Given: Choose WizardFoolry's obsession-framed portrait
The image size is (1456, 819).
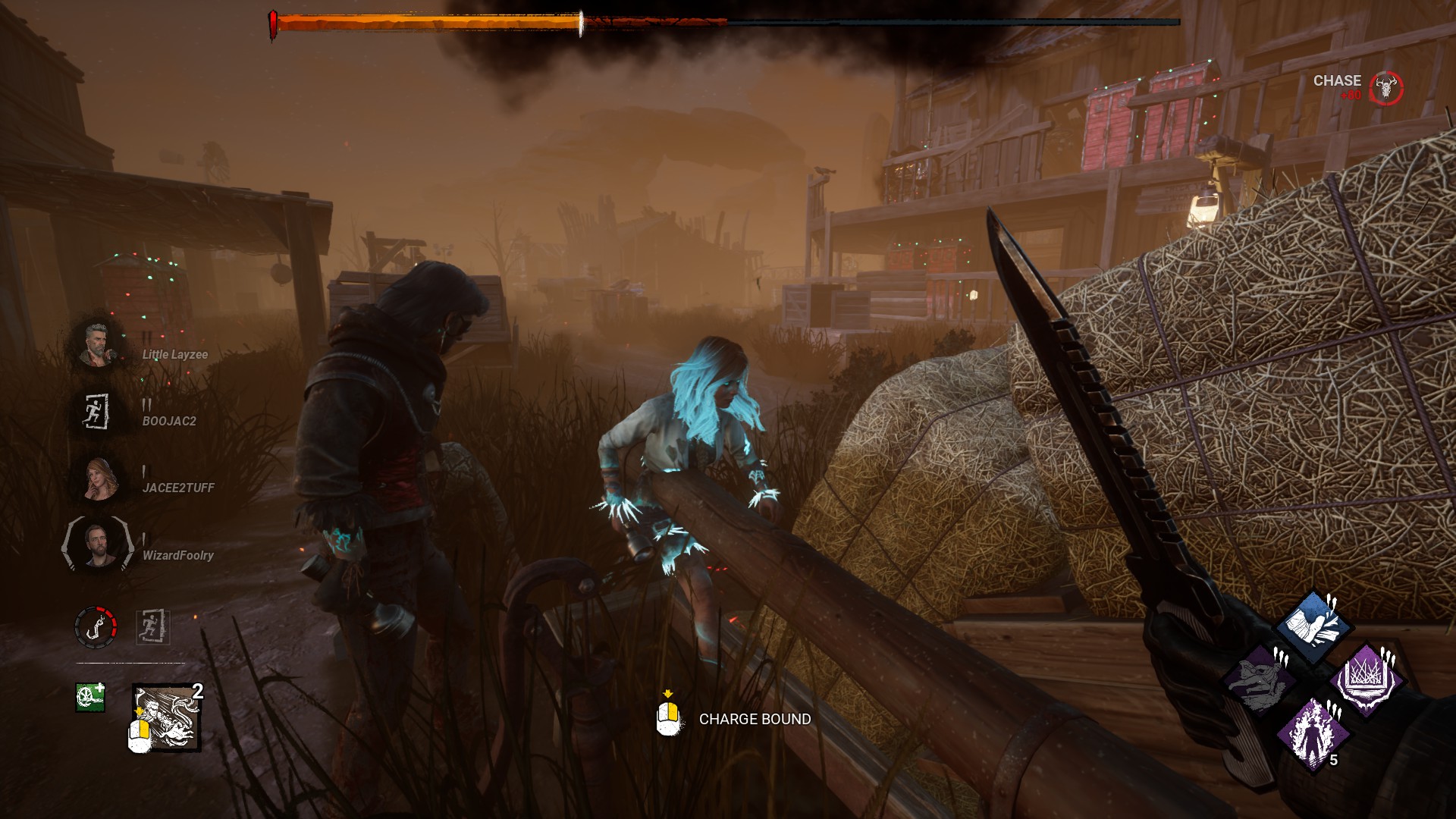Looking at the screenshot, I should [x=97, y=544].
